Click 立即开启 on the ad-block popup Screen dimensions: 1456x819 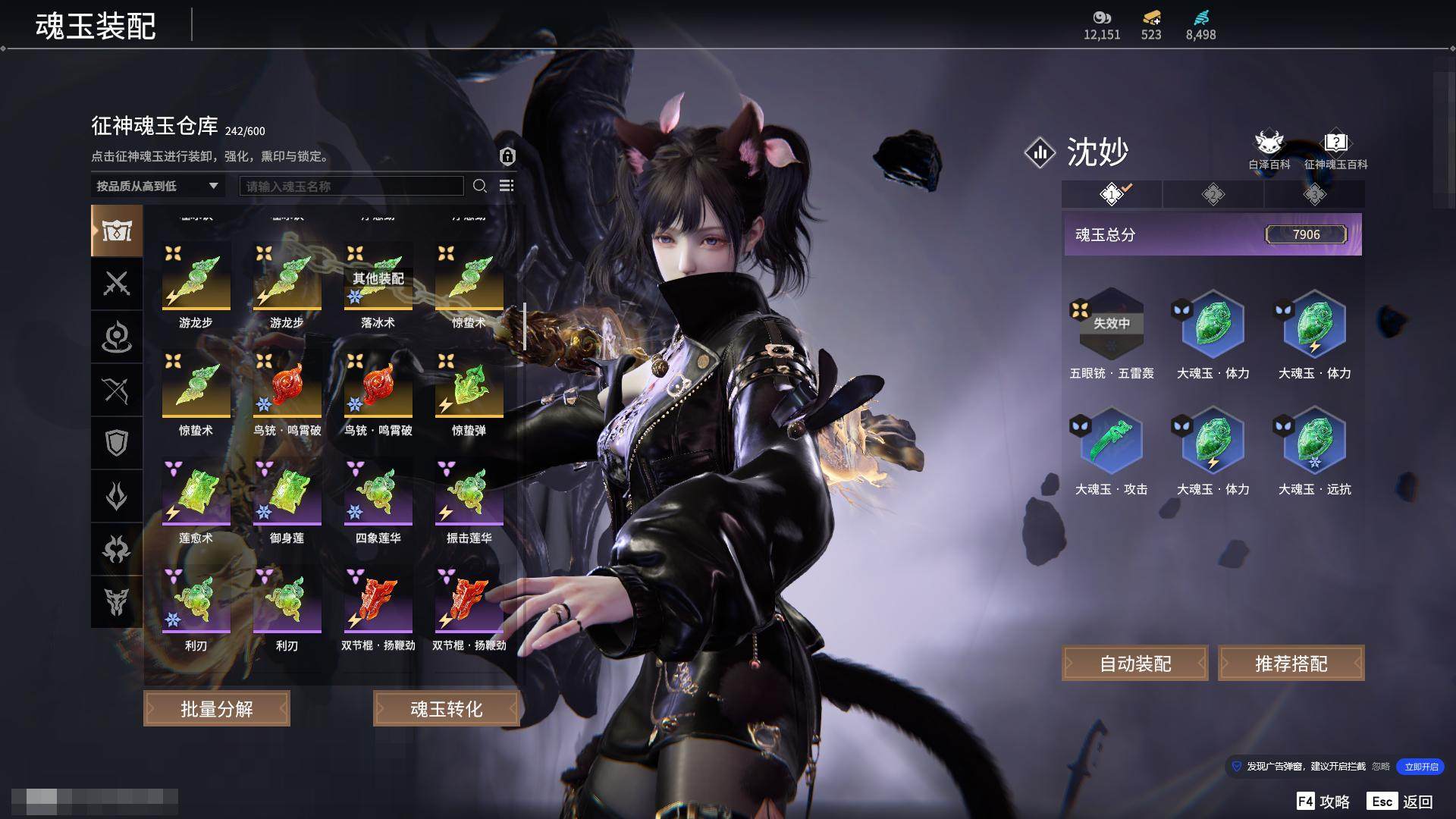[x=1420, y=767]
